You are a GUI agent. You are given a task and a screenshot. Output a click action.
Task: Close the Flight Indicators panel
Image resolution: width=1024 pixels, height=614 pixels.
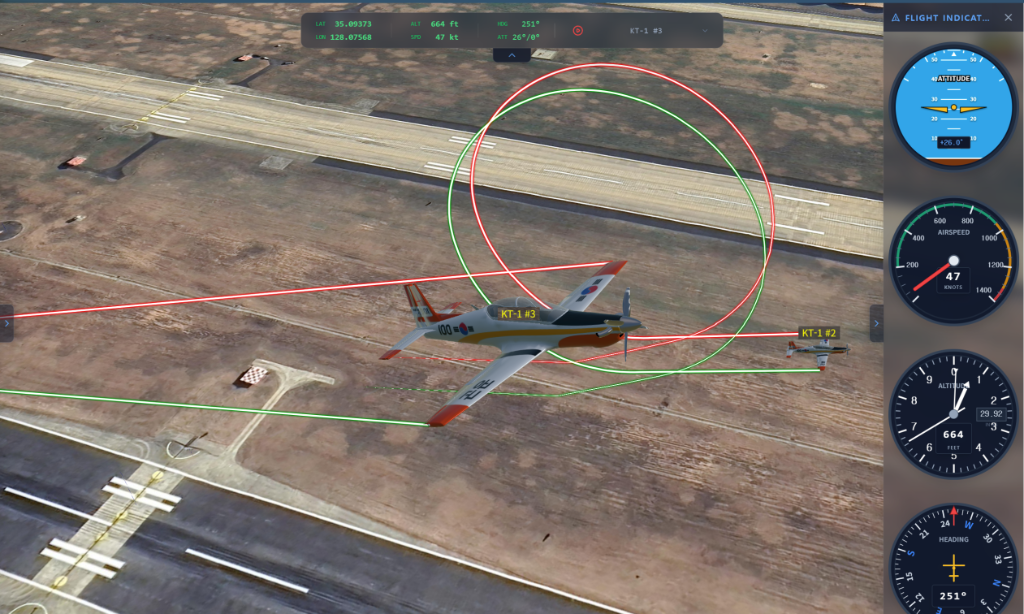pyautogui.click(x=1007, y=17)
